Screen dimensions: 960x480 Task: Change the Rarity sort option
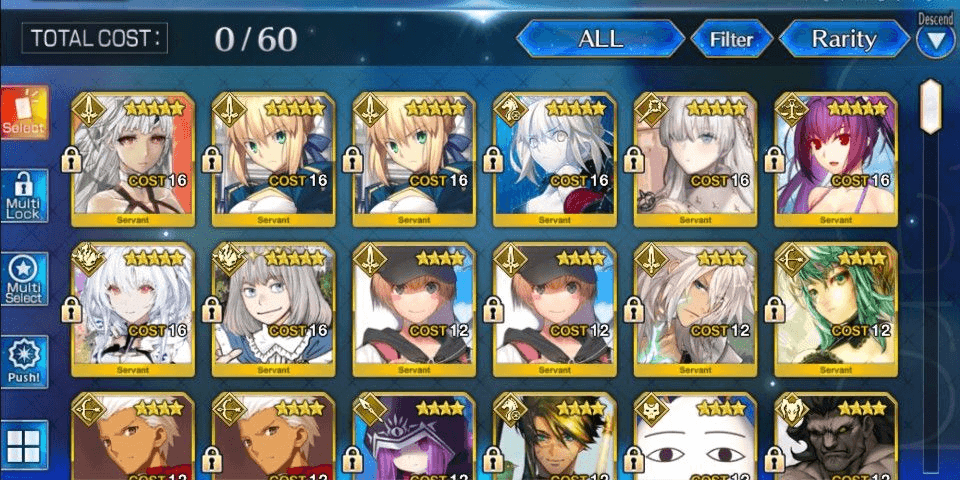[843, 40]
